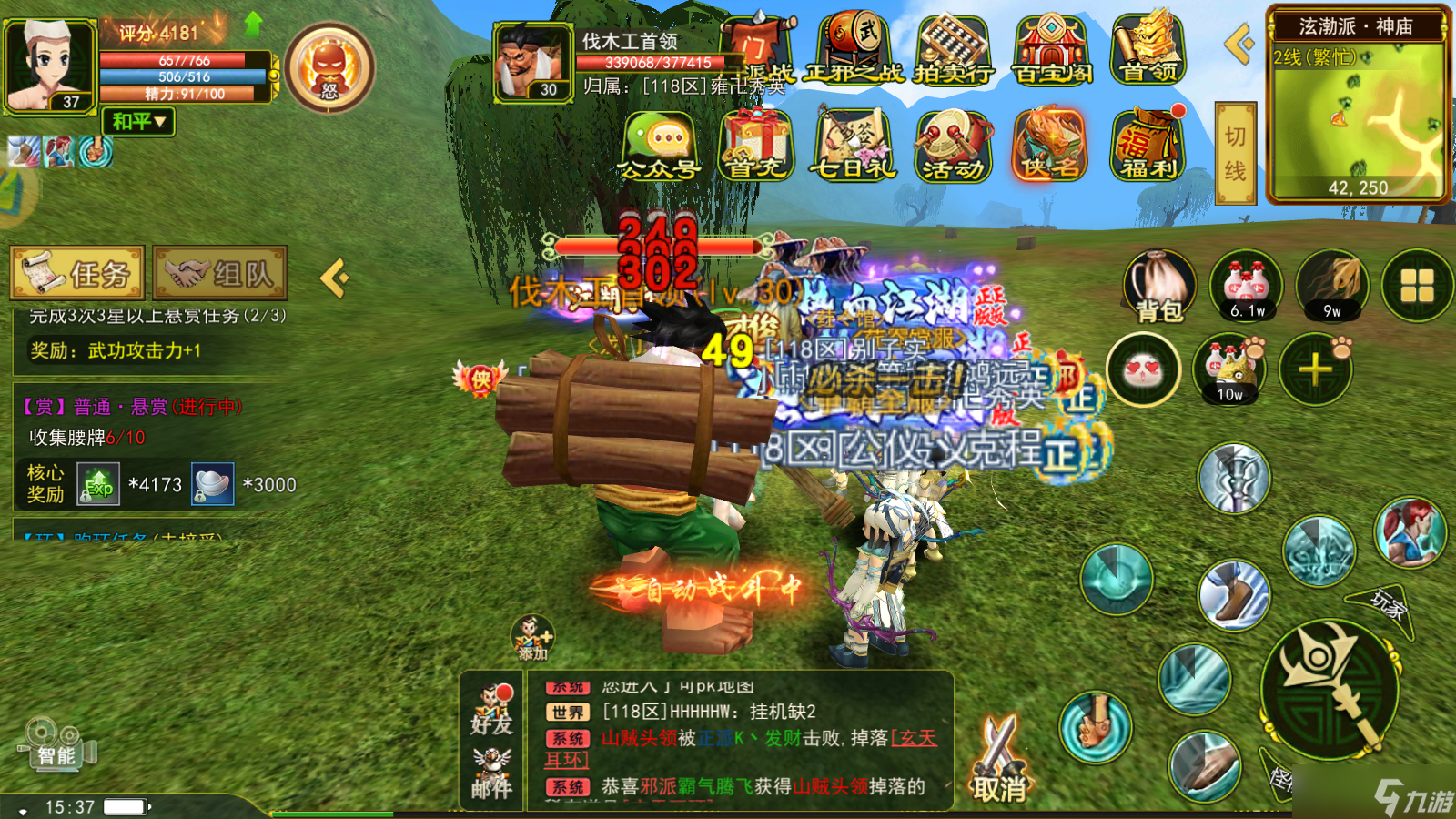Open the 福利 welfare bag
1456x819 pixels.
point(1148,144)
